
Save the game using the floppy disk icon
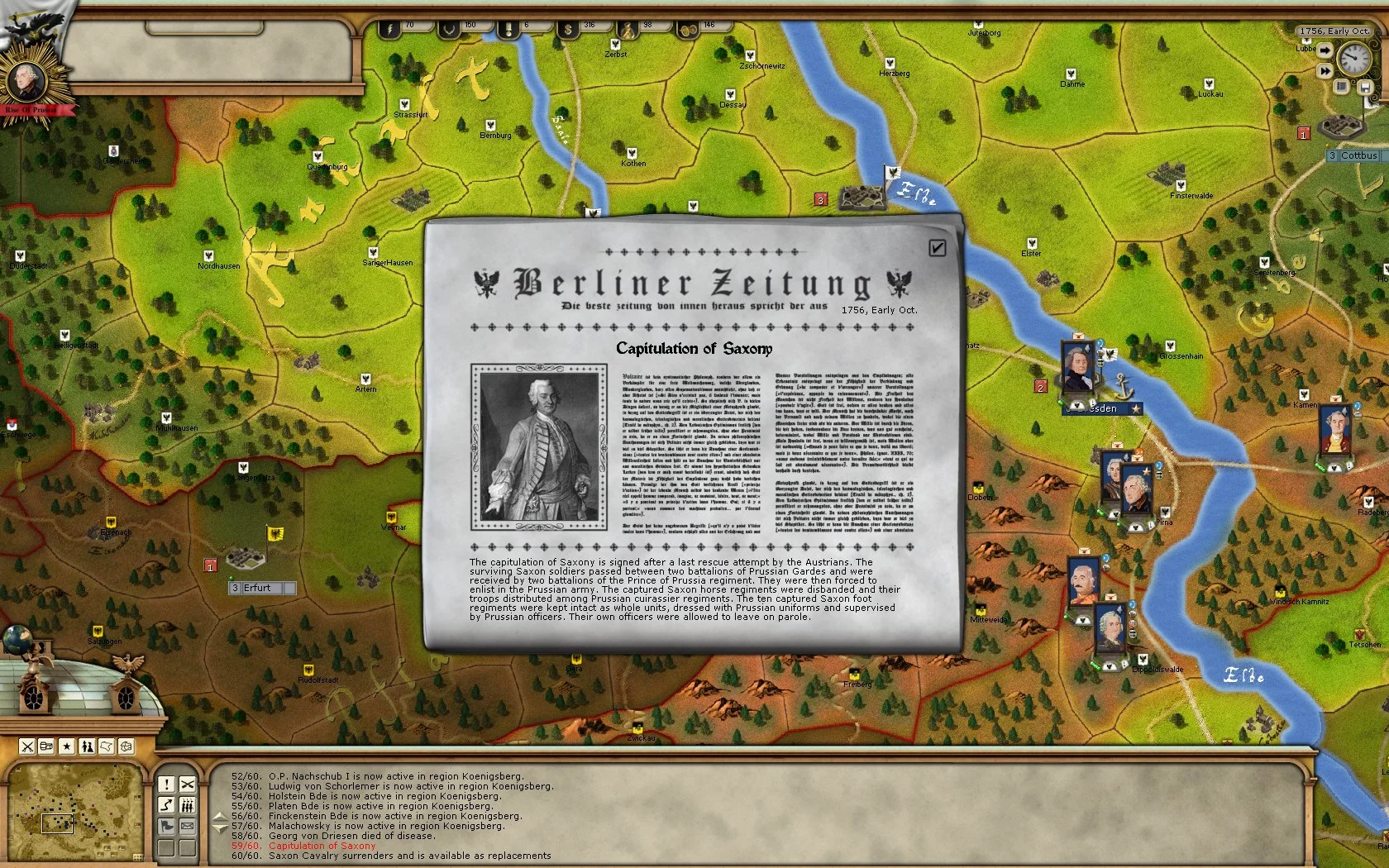pos(1365,87)
